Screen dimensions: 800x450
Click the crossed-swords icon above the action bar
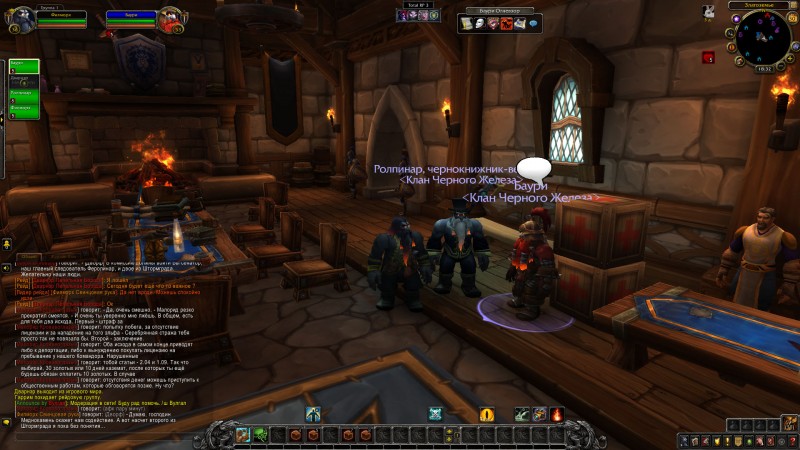(436, 414)
